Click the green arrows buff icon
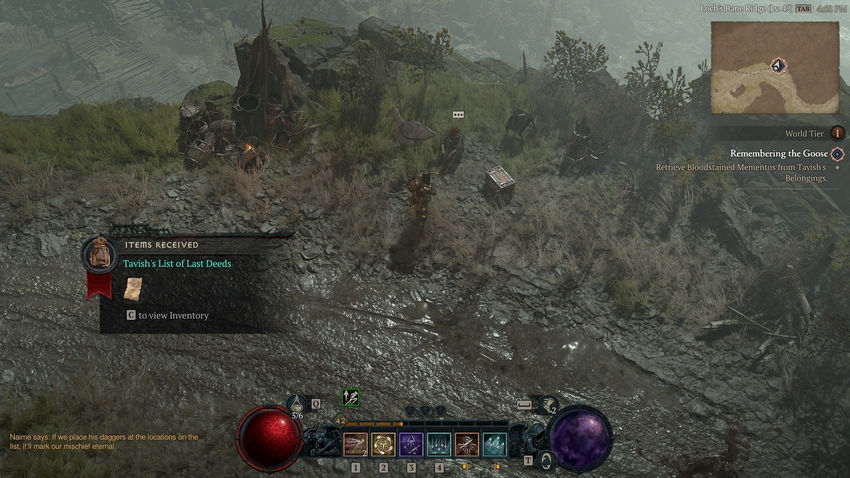 tap(350, 397)
